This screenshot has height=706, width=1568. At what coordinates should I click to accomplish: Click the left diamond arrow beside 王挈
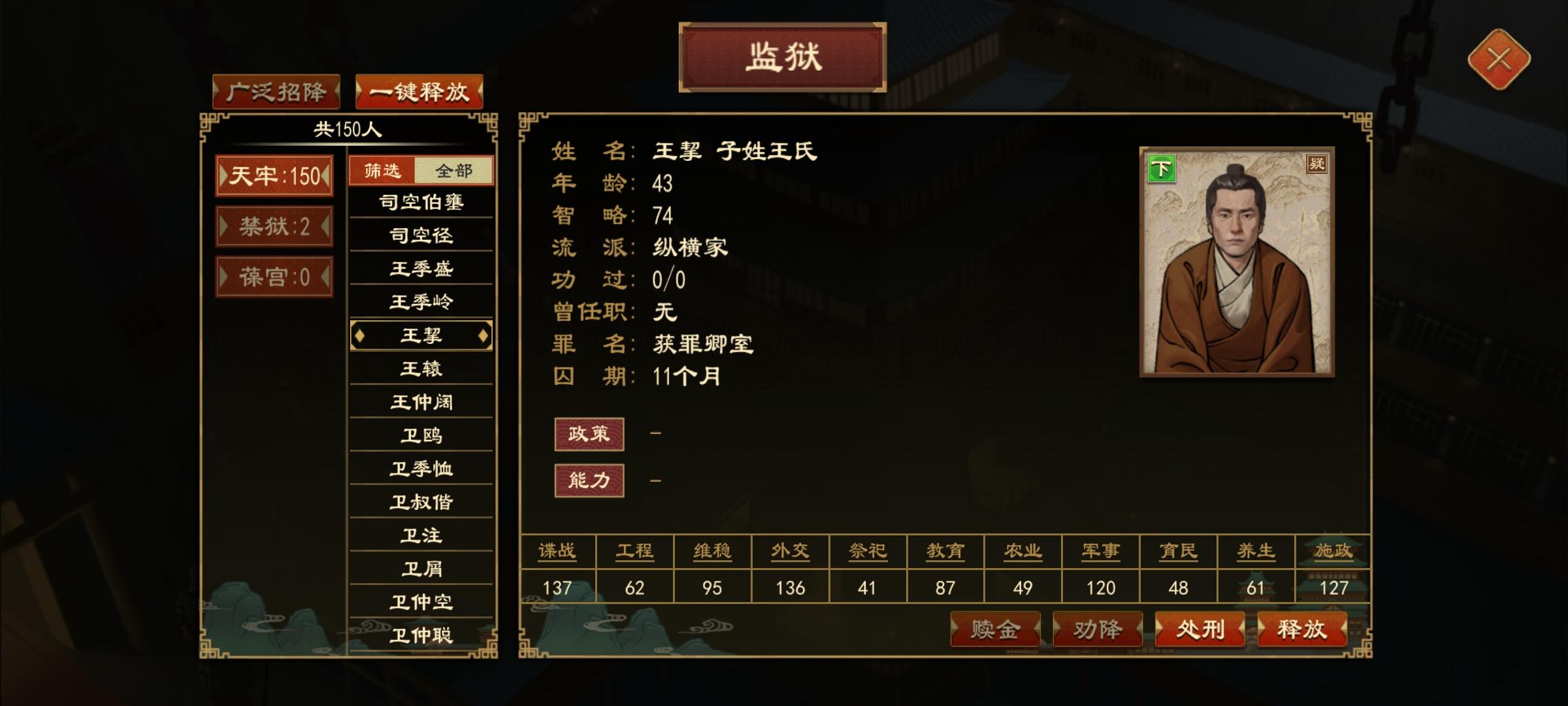(x=359, y=335)
